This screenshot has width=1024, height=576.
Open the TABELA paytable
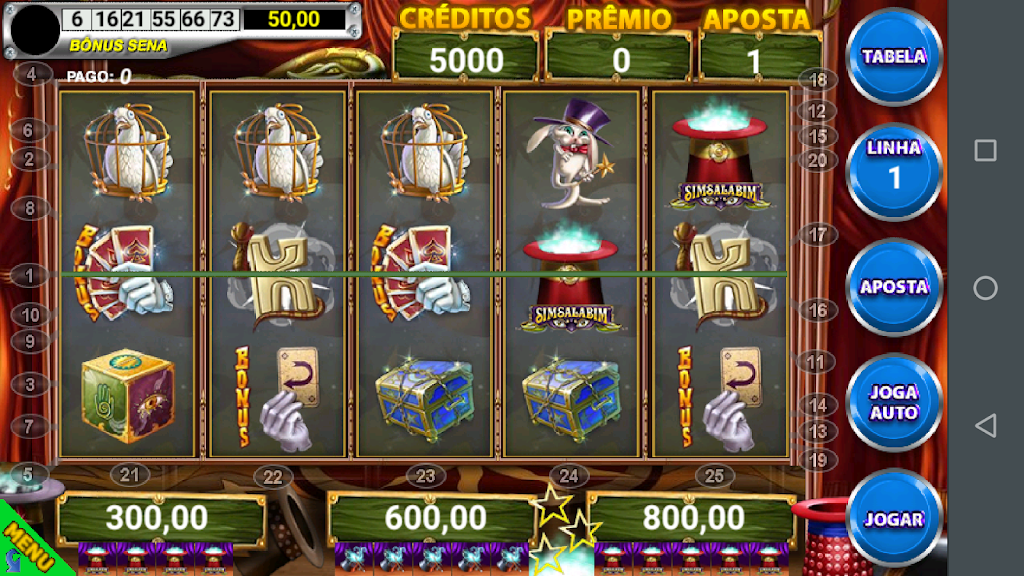(x=893, y=57)
